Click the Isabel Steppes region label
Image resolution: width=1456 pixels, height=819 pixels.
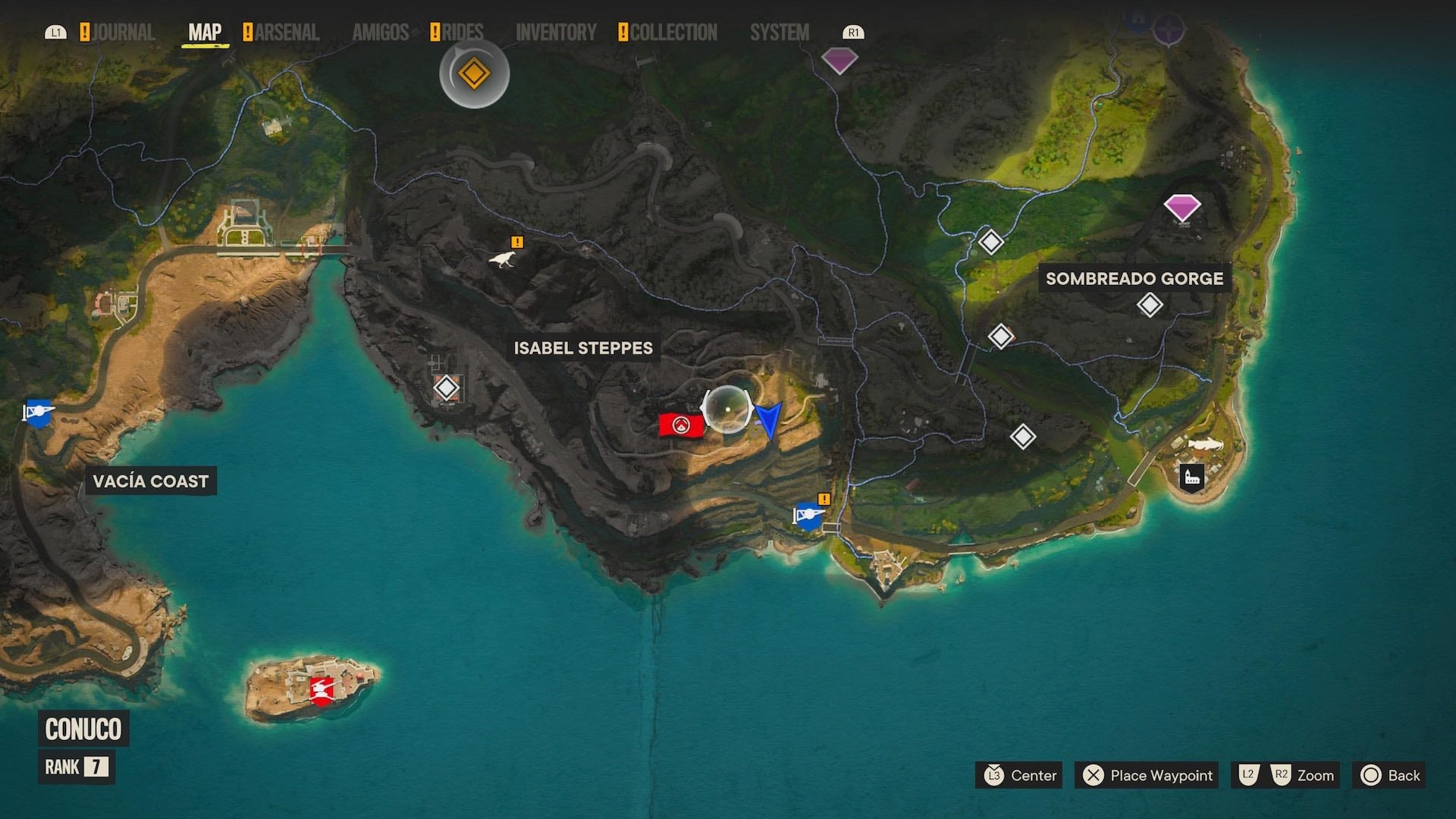pos(582,348)
